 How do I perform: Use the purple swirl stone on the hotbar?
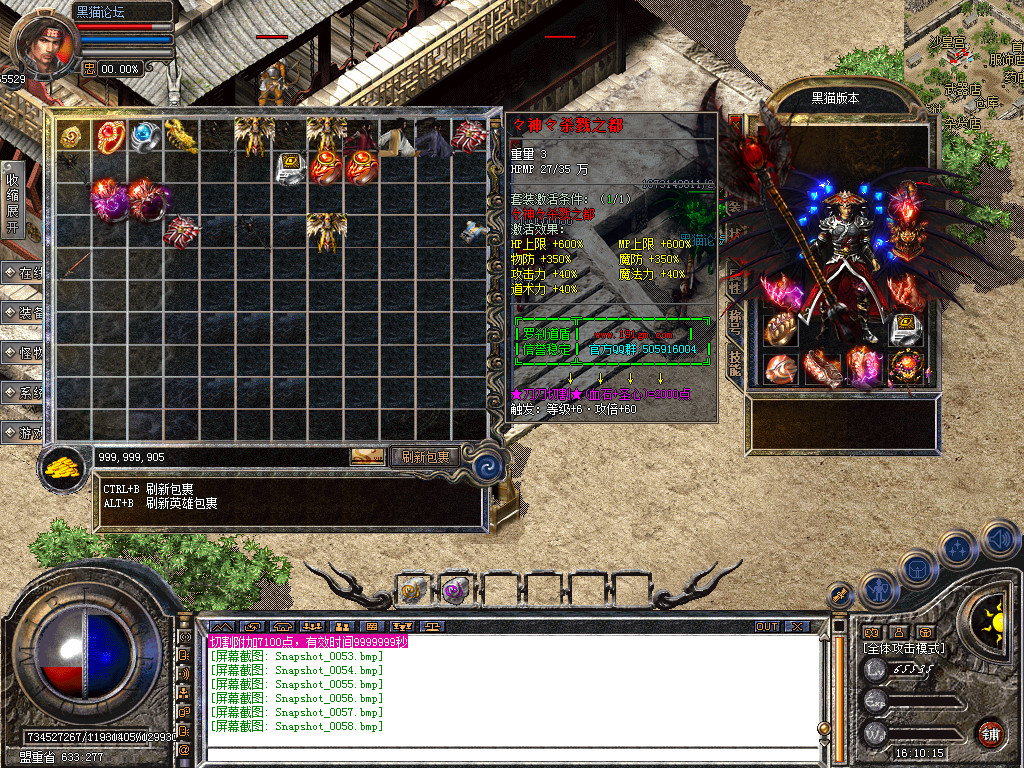point(455,590)
